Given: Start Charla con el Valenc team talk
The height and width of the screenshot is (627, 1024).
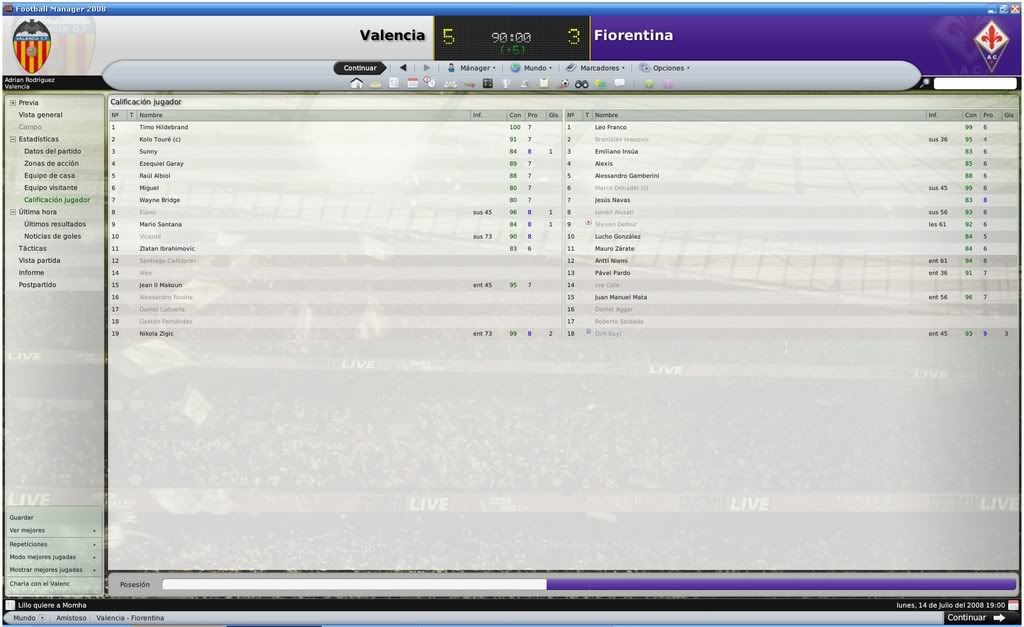Looking at the screenshot, I should [x=40, y=583].
